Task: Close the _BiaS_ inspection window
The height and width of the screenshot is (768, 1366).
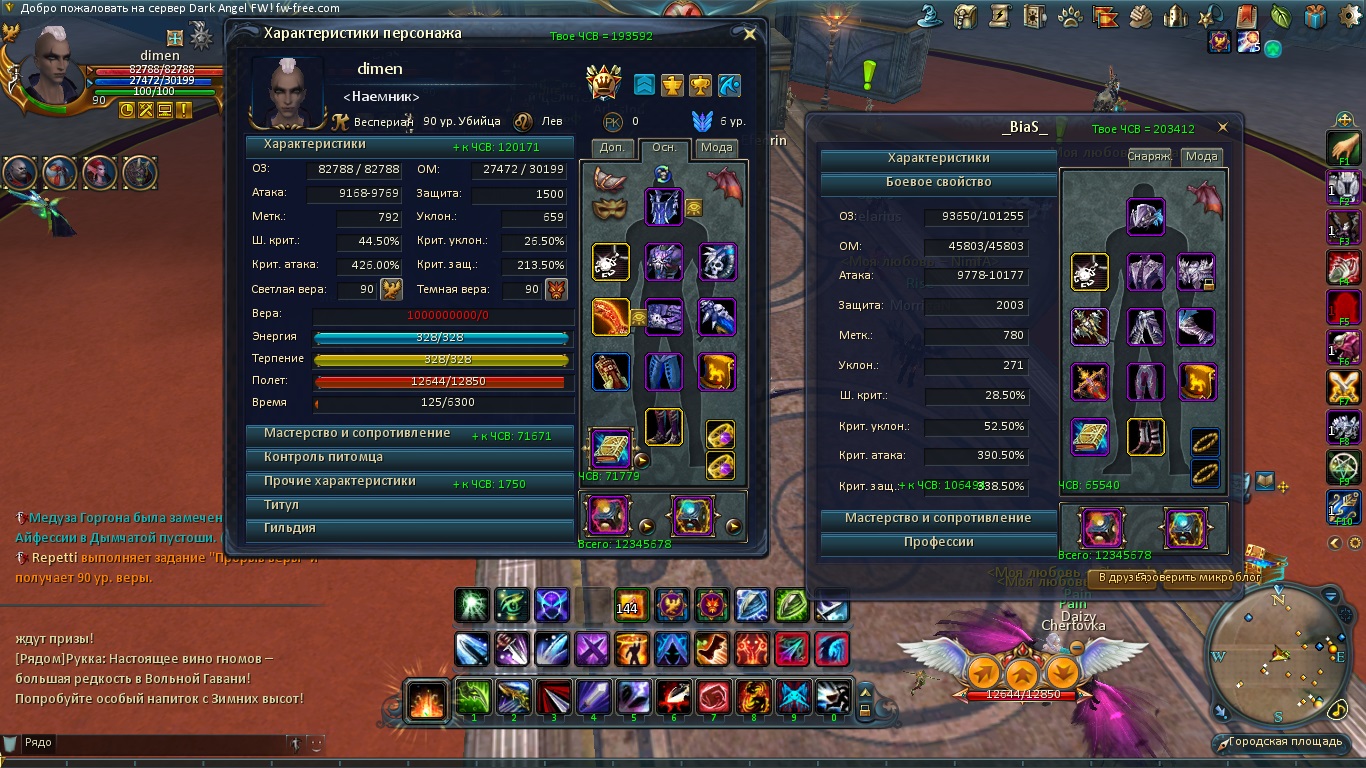Action: 1222,128
